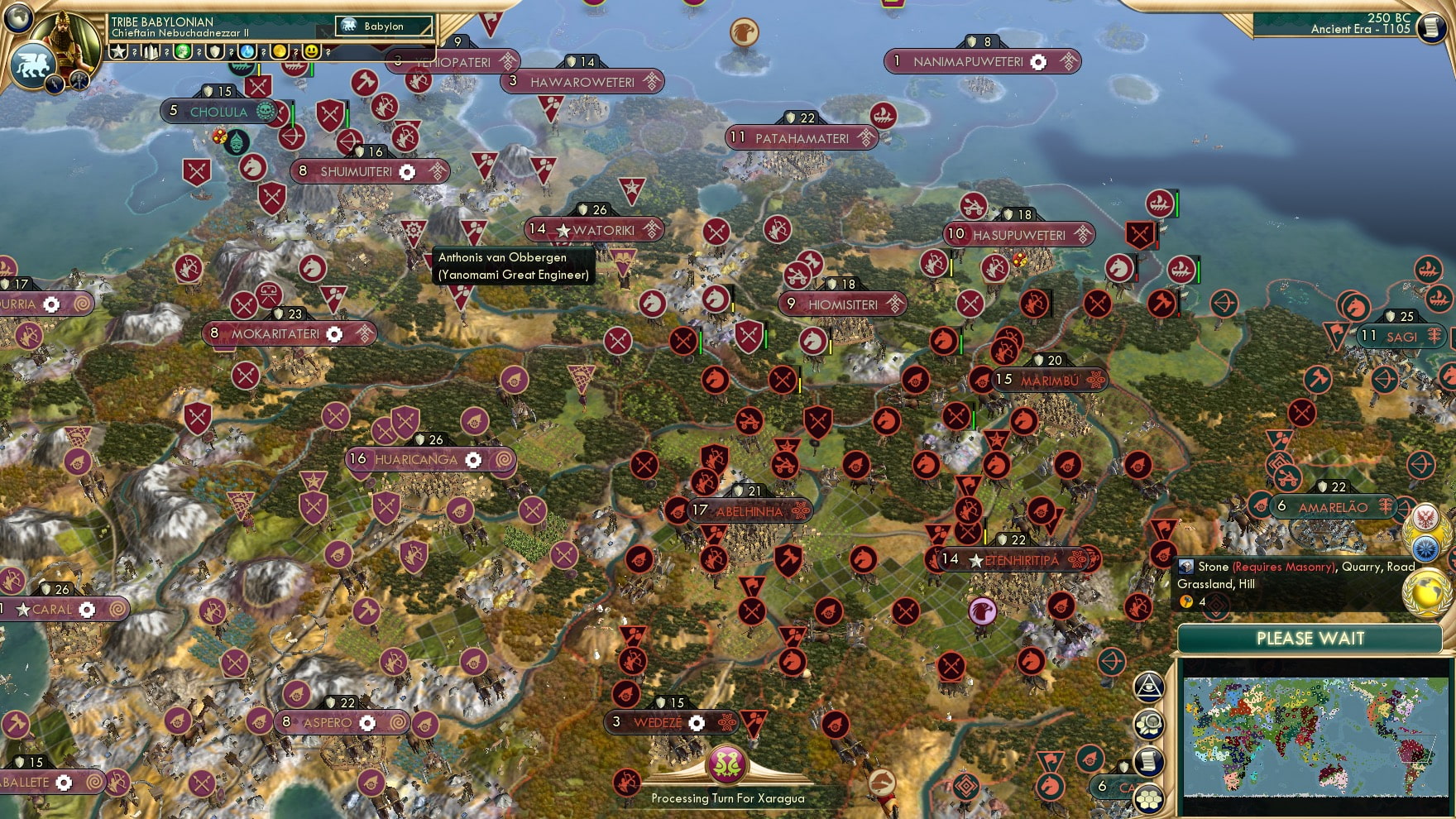Click the happiness smiley icon in top bar
The image size is (1456, 819).
[x=313, y=52]
